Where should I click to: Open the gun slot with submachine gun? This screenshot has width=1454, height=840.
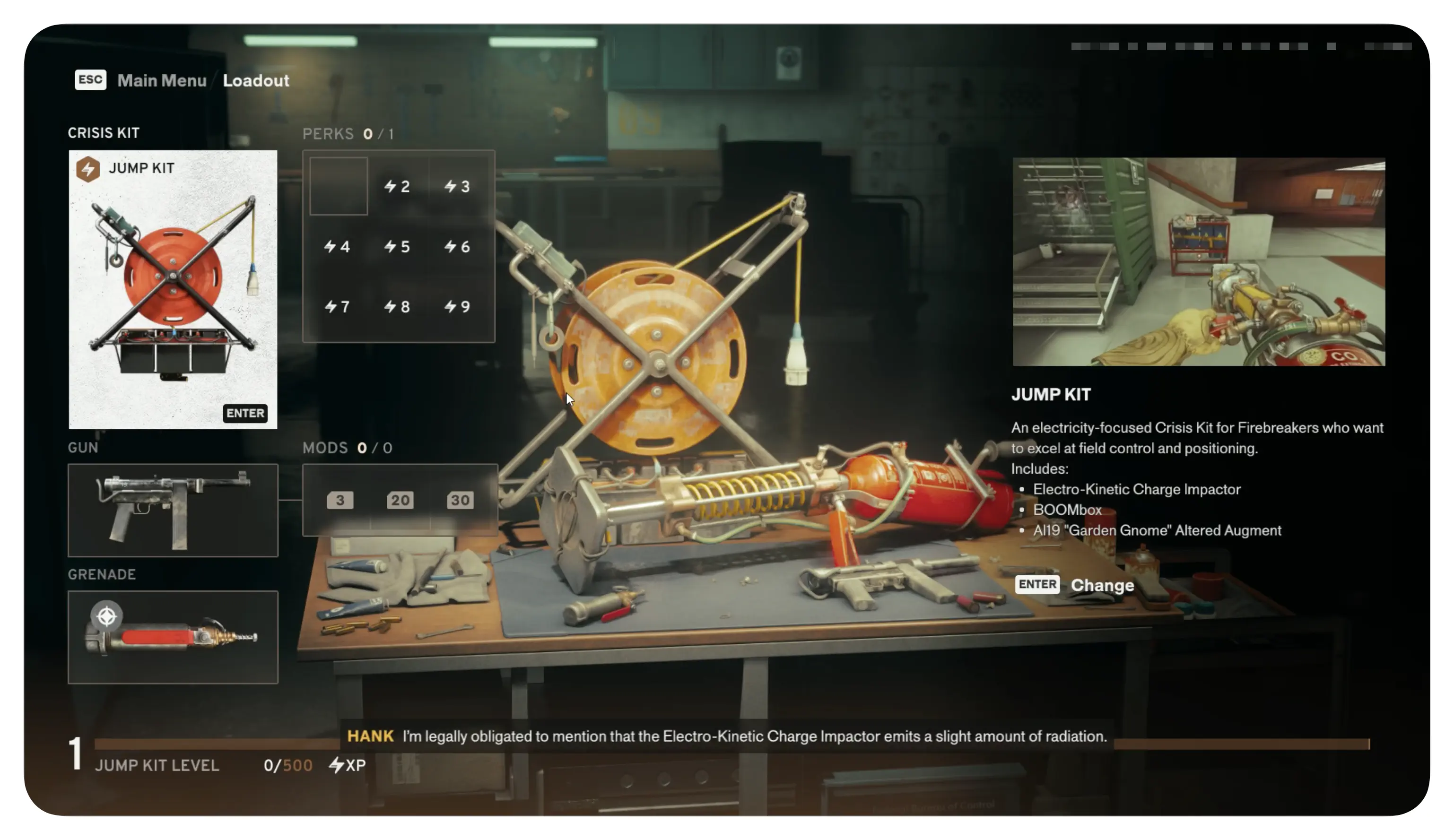[173, 510]
